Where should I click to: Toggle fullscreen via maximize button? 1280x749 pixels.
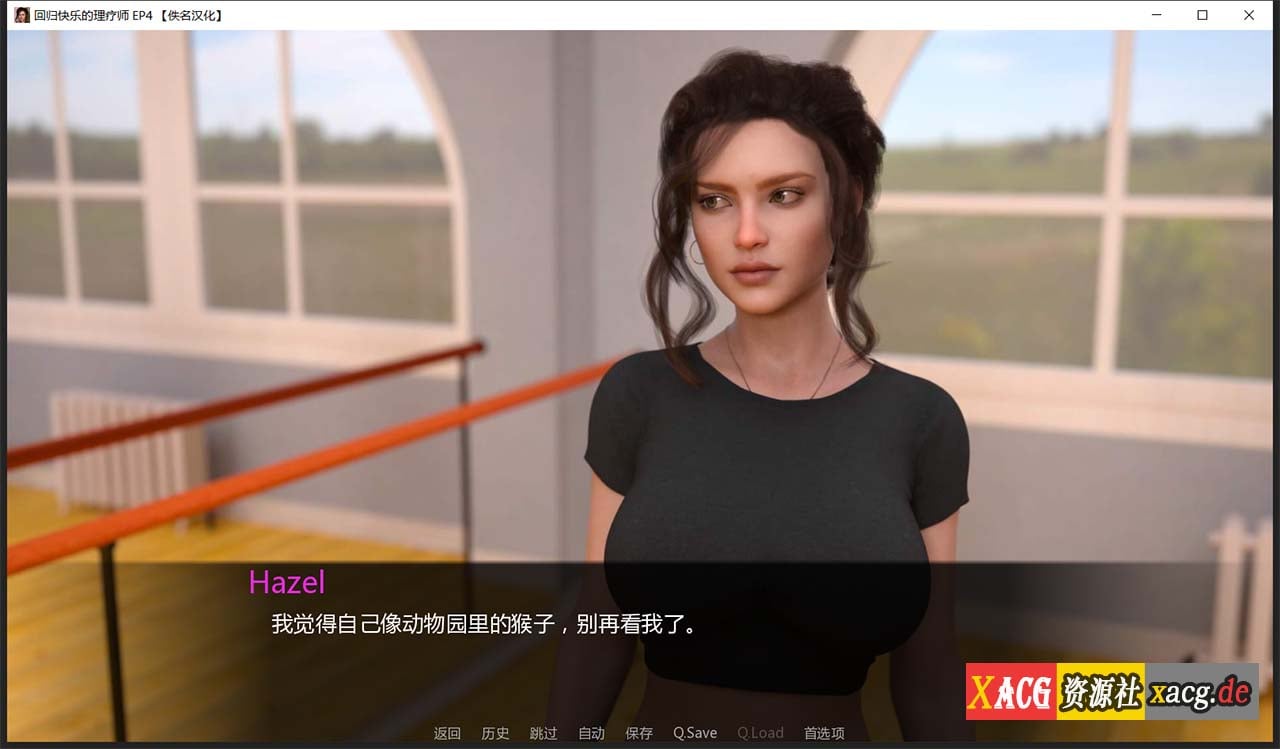[x=1200, y=15]
